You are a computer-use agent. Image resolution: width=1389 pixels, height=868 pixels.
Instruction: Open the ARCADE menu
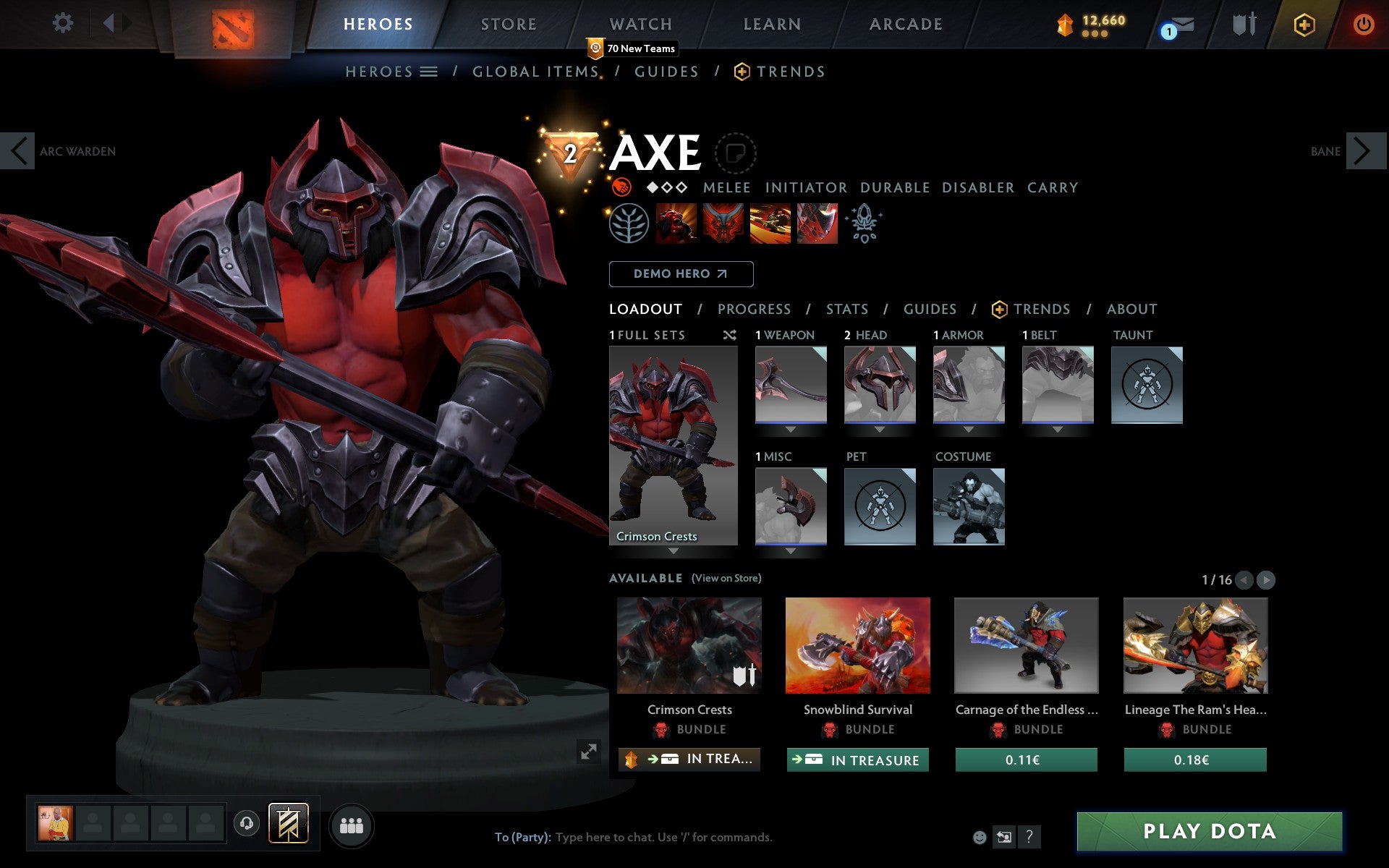[x=905, y=24]
